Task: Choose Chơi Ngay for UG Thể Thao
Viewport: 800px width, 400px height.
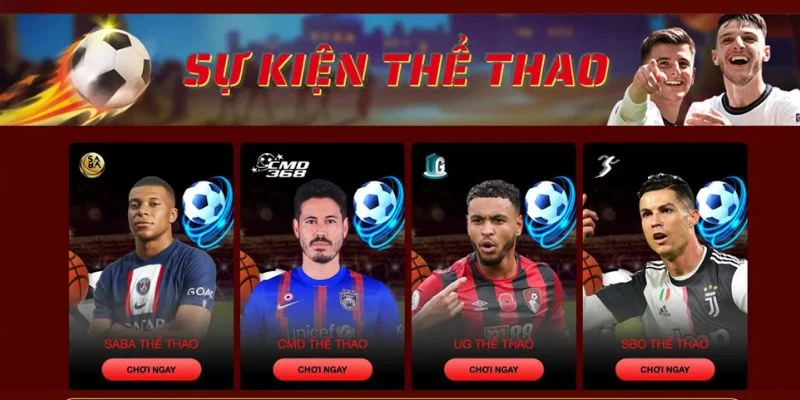Action: pyautogui.click(x=494, y=369)
